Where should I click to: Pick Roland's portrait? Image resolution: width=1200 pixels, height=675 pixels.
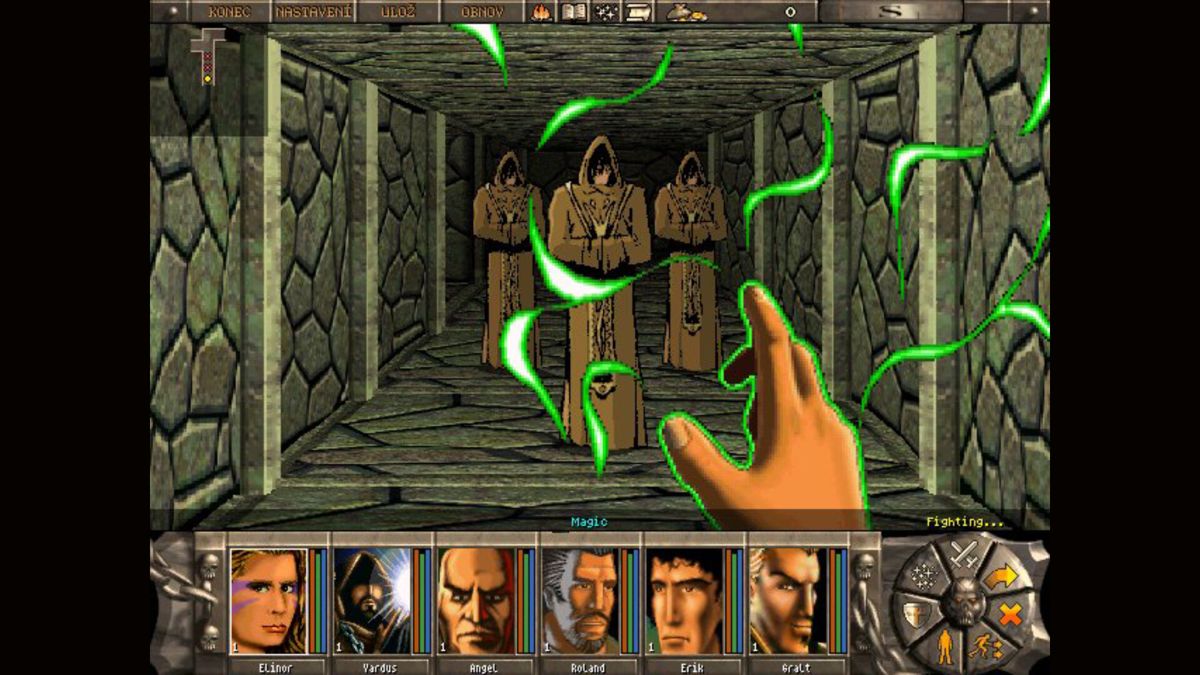pos(580,600)
